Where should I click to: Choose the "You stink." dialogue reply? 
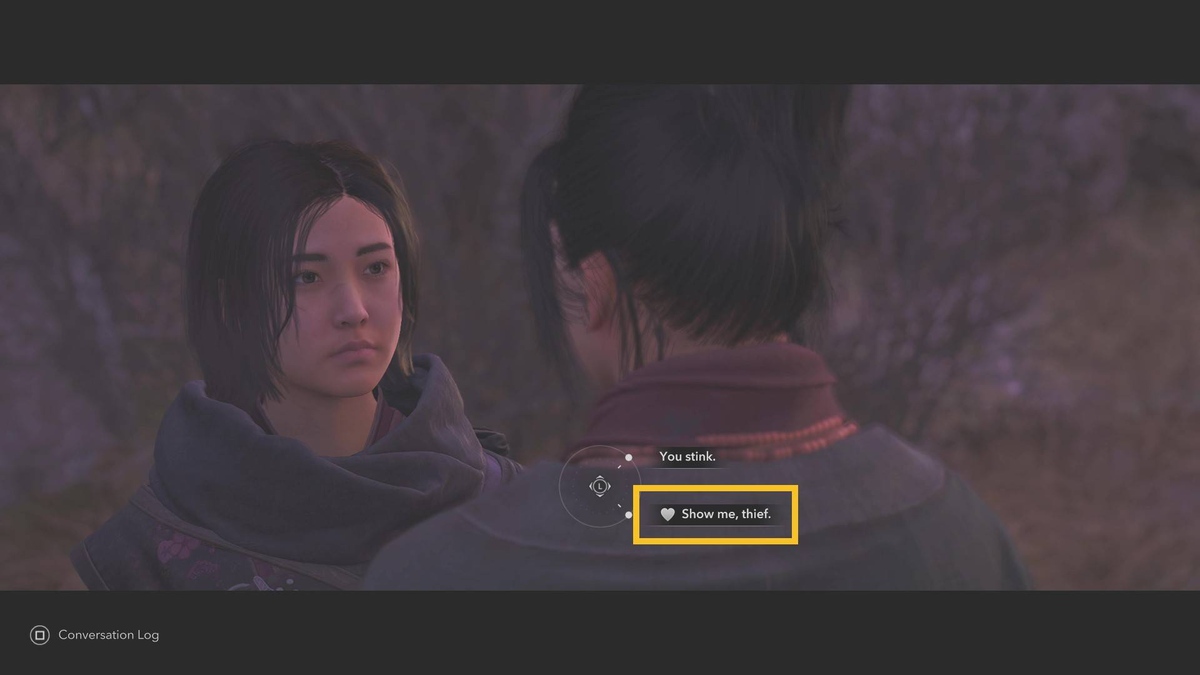pos(687,457)
